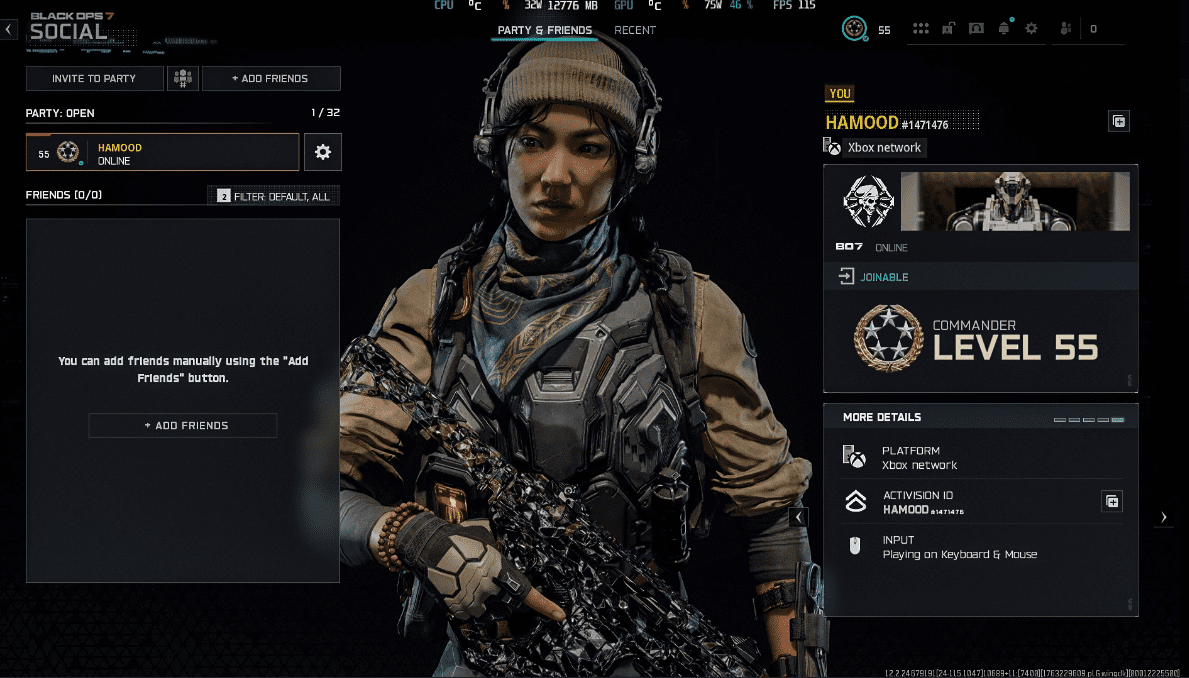Open party settings gear beside HAMOOD row
Image resolution: width=1189 pixels, height=678 pixels.
tap(322, 153)
